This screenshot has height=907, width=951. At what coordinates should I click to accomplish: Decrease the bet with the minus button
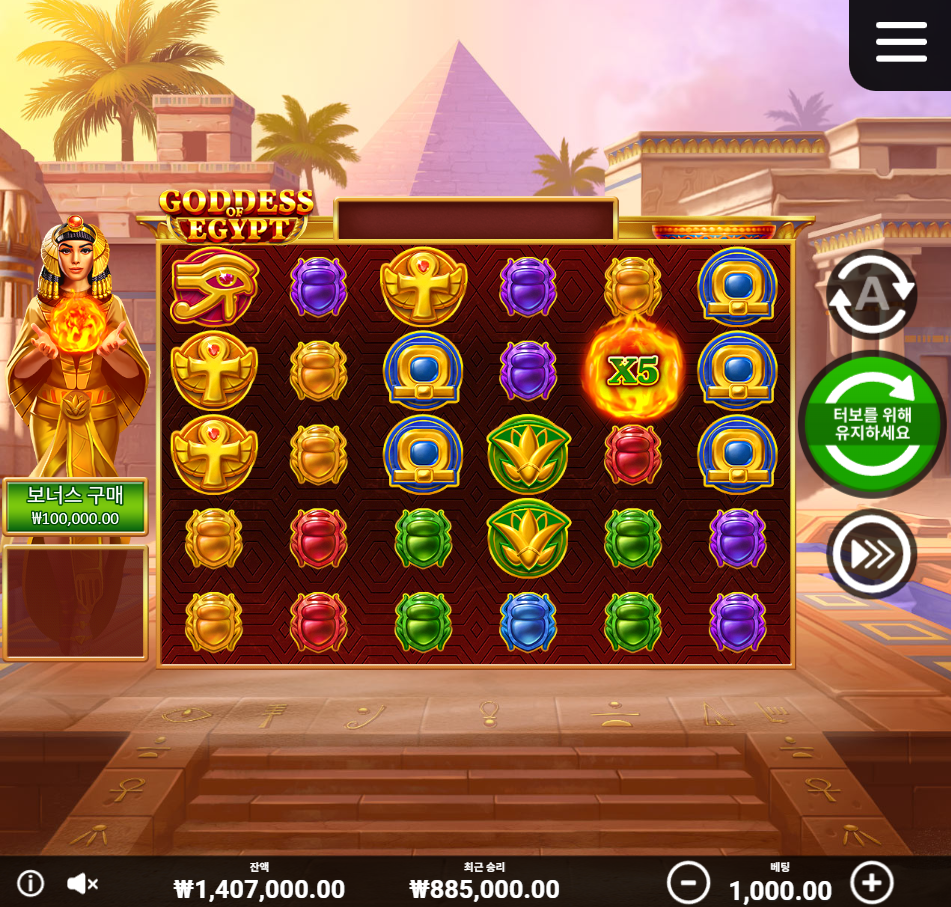click(x=688, y=883)
